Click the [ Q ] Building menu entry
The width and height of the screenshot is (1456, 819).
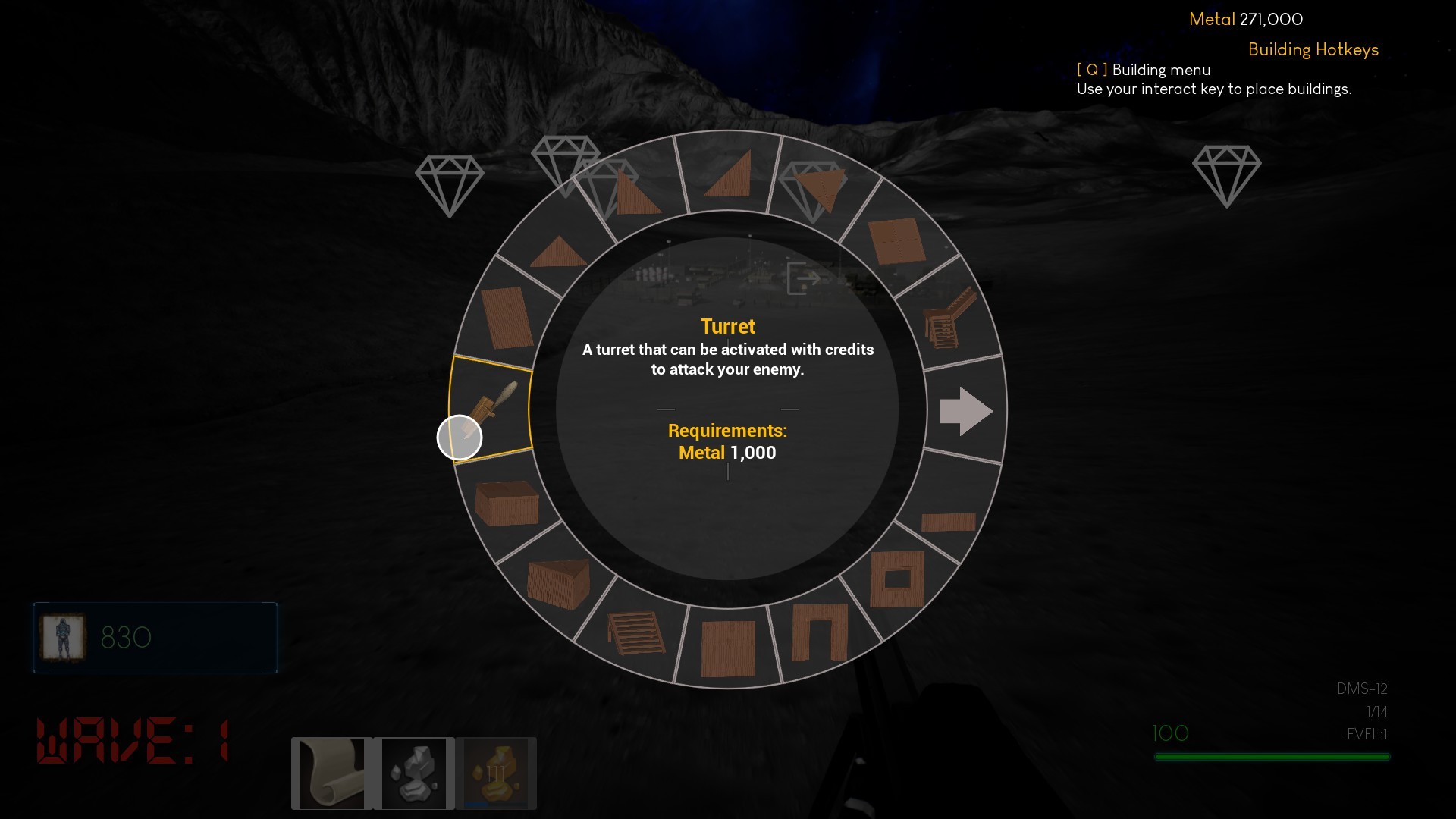1144,70
